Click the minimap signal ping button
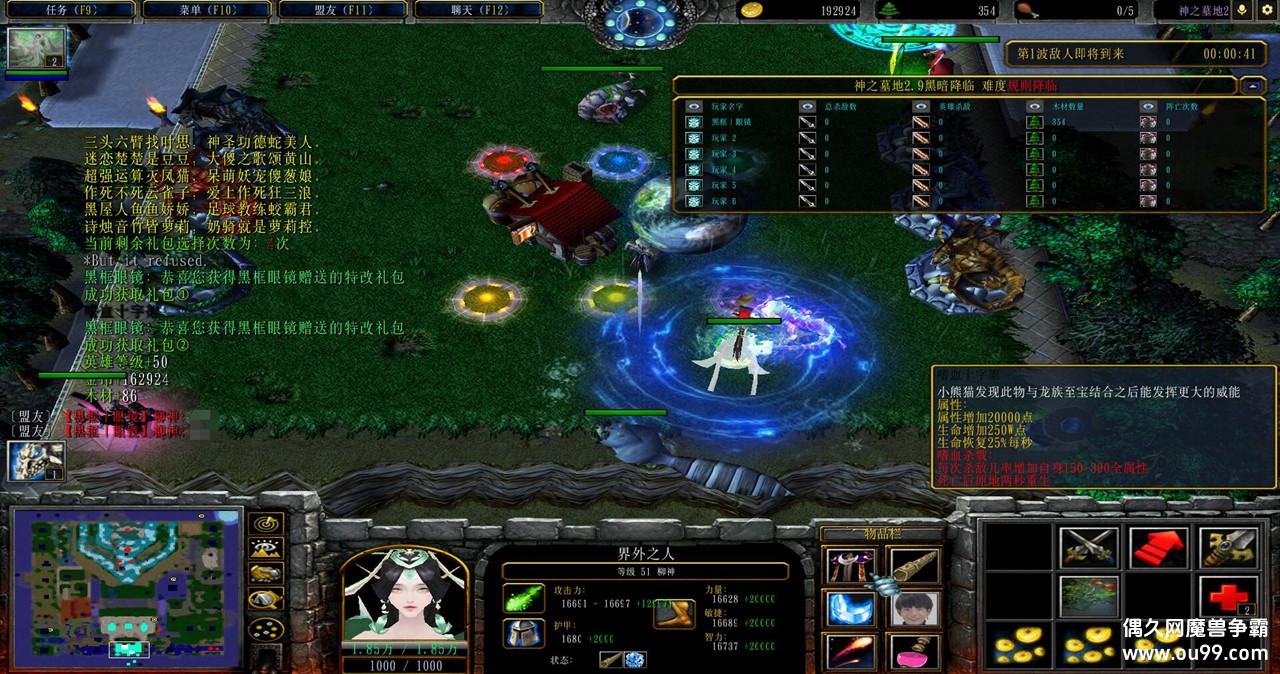The width and height of the screenshot is (1280, 674). (266, 523)
